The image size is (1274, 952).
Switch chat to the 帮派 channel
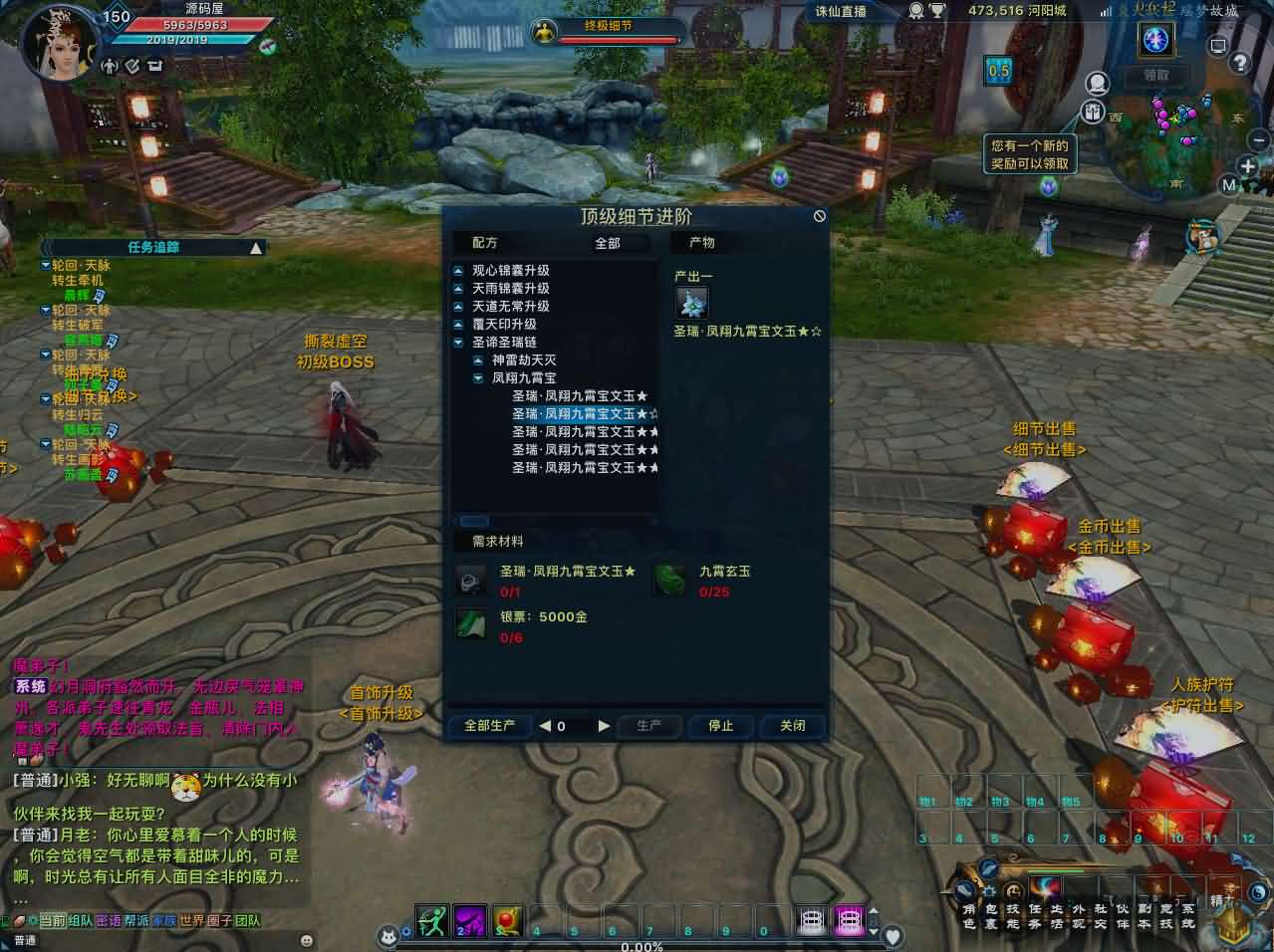(135, 921)
